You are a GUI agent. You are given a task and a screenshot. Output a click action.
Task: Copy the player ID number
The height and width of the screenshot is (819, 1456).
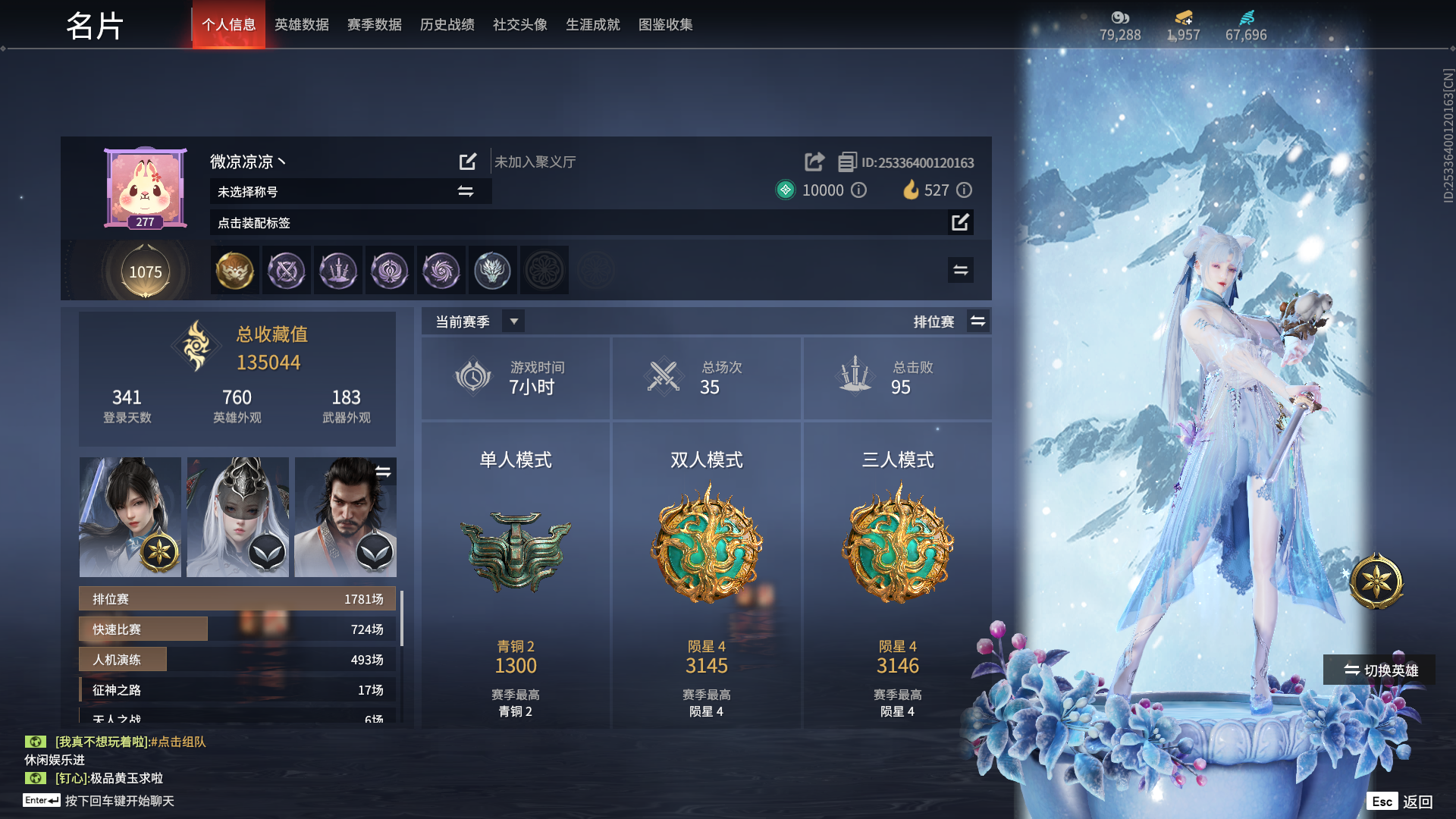tap(847, 162)
